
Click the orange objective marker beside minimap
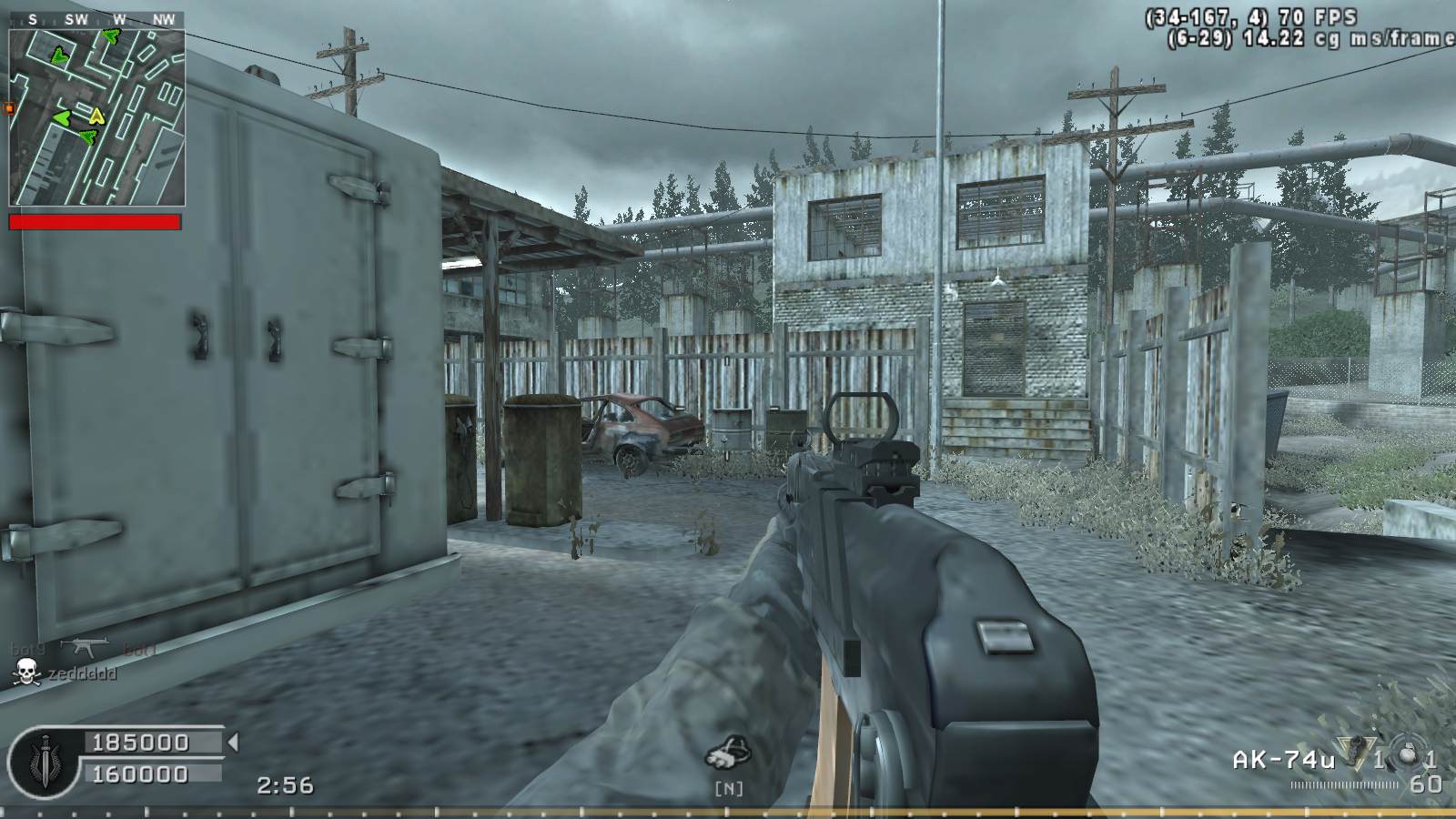coord(10,108)
